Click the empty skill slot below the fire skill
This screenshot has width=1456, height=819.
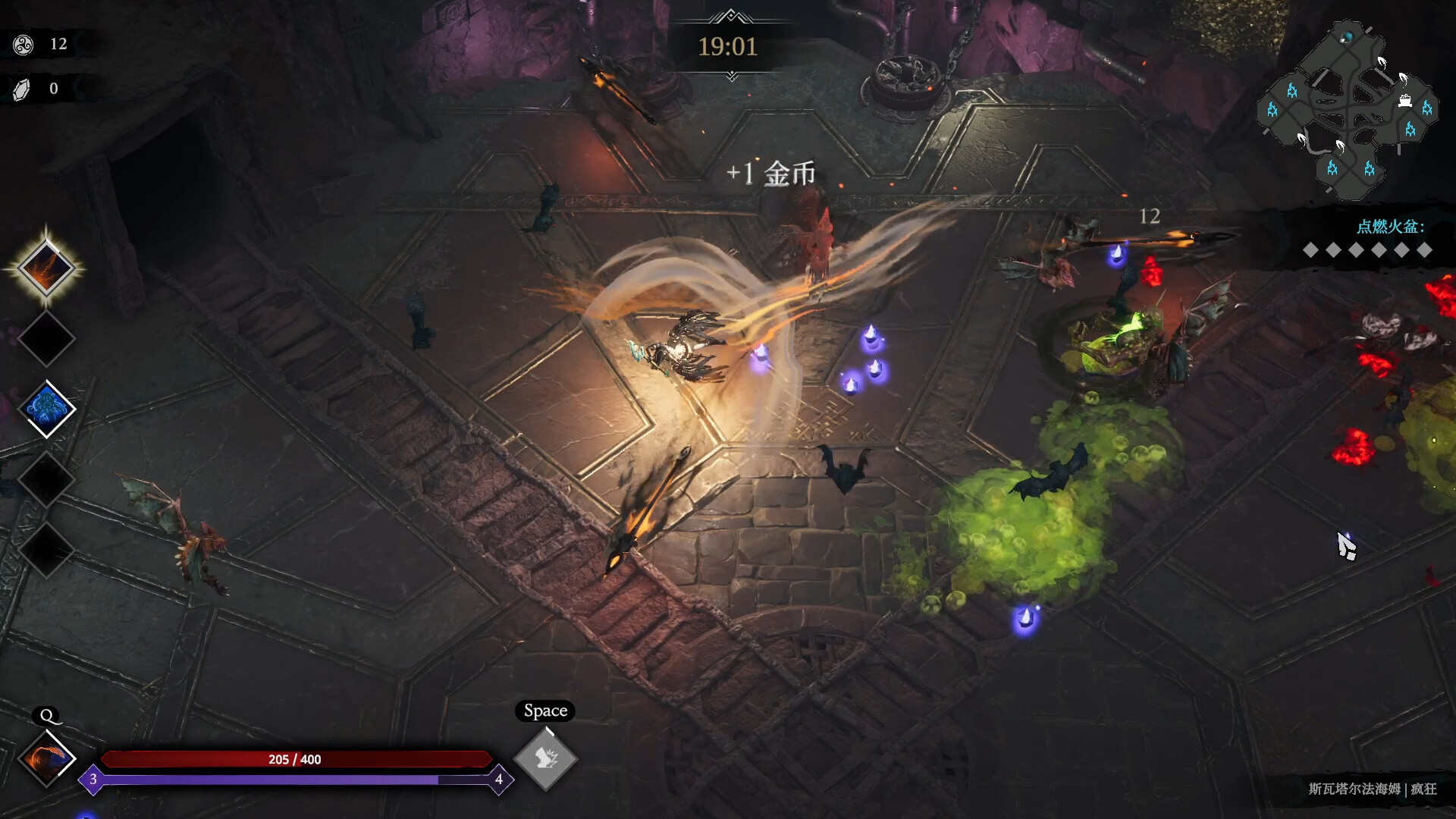(47, 338)
